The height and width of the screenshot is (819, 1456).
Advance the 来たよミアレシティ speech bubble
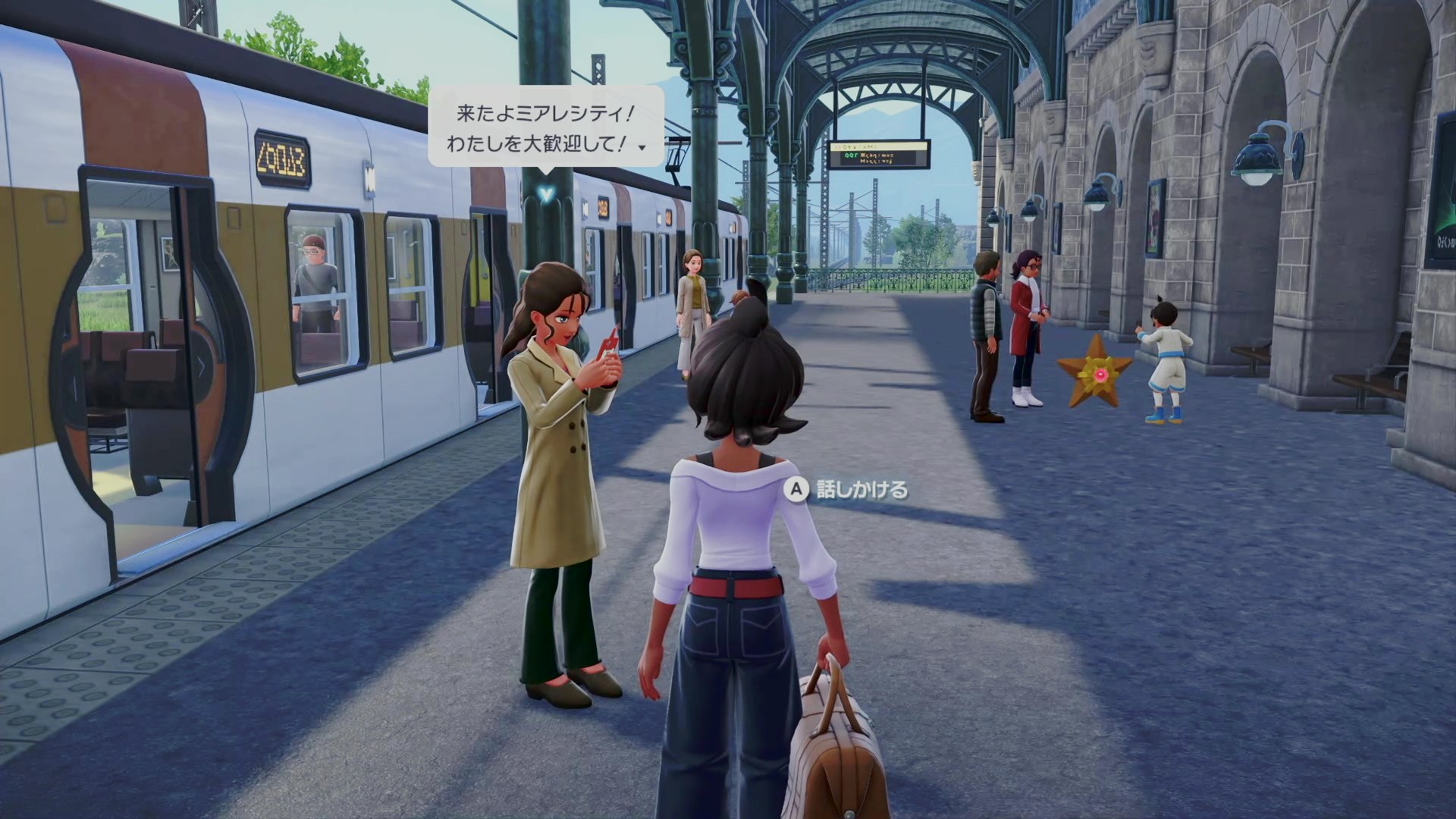tap(642, 147)
